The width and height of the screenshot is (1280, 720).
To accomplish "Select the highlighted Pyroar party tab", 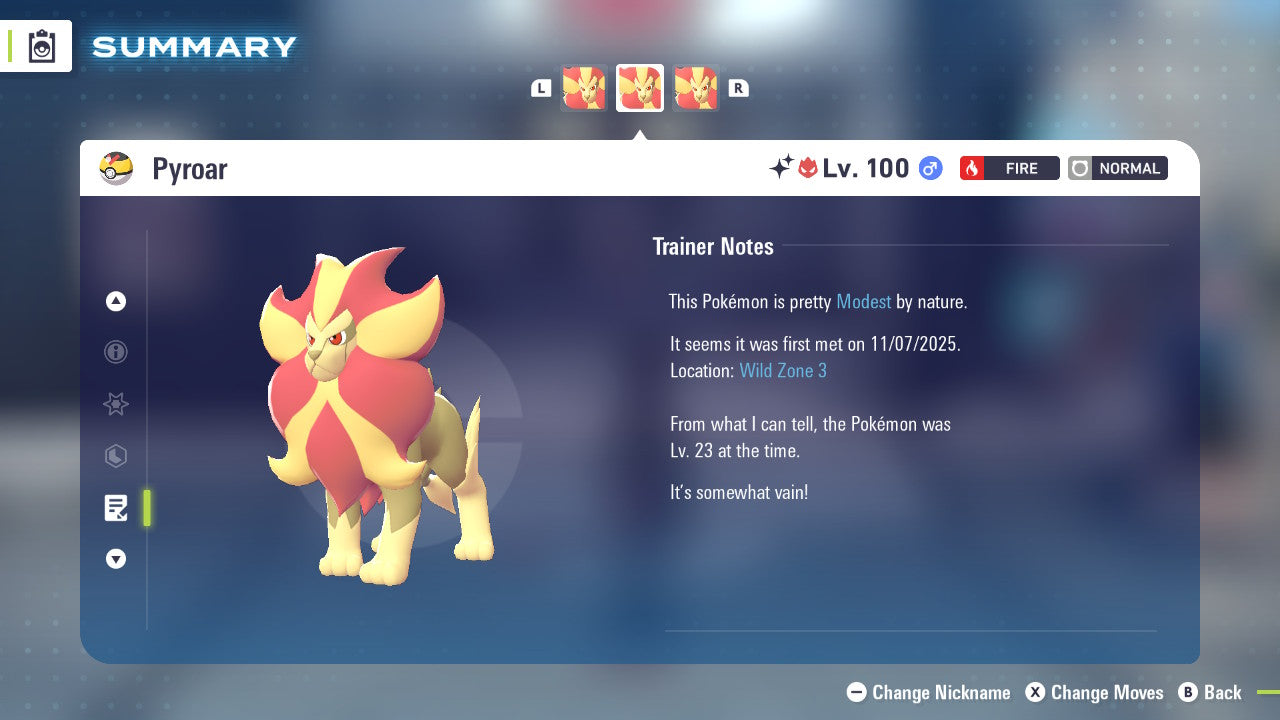I will coord(640,88).
